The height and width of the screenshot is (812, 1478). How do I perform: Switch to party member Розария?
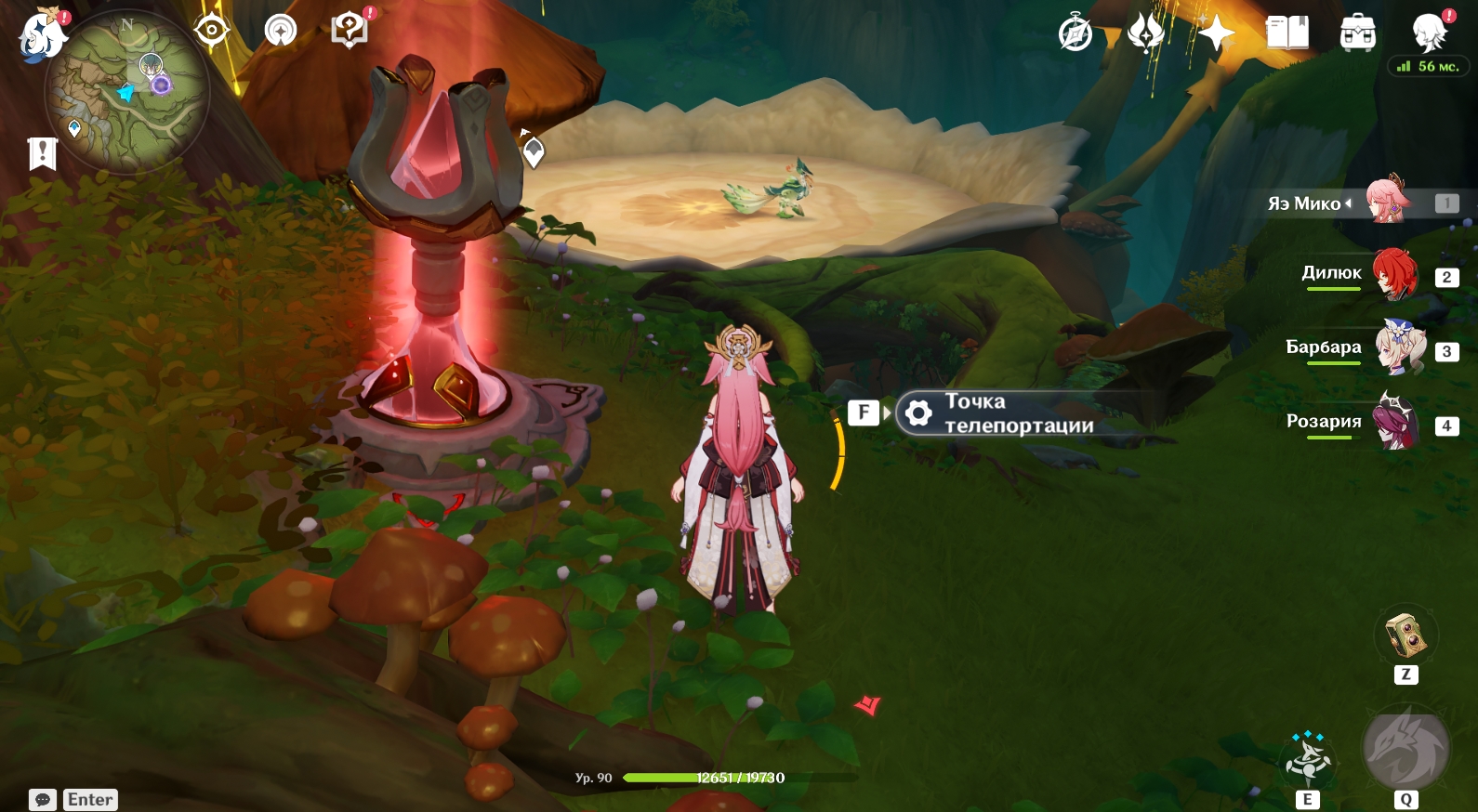[x=1396, y=423]
